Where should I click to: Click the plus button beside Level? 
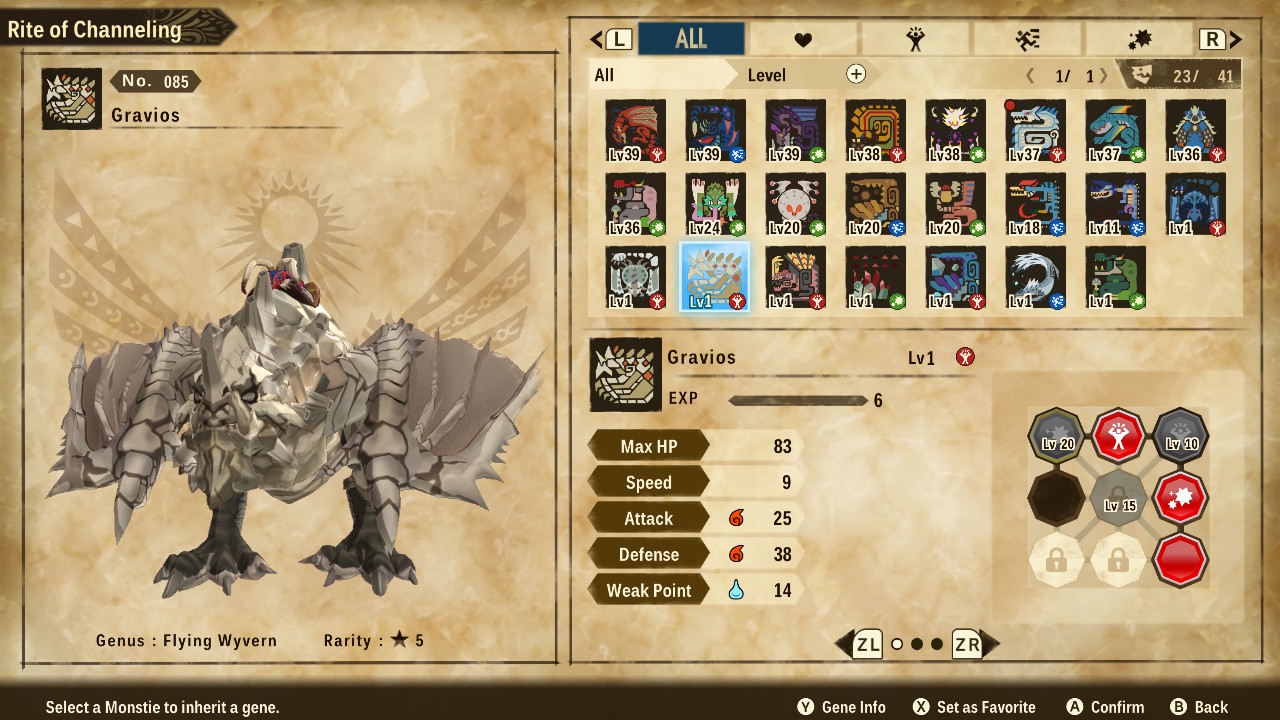tap(856, 74)
